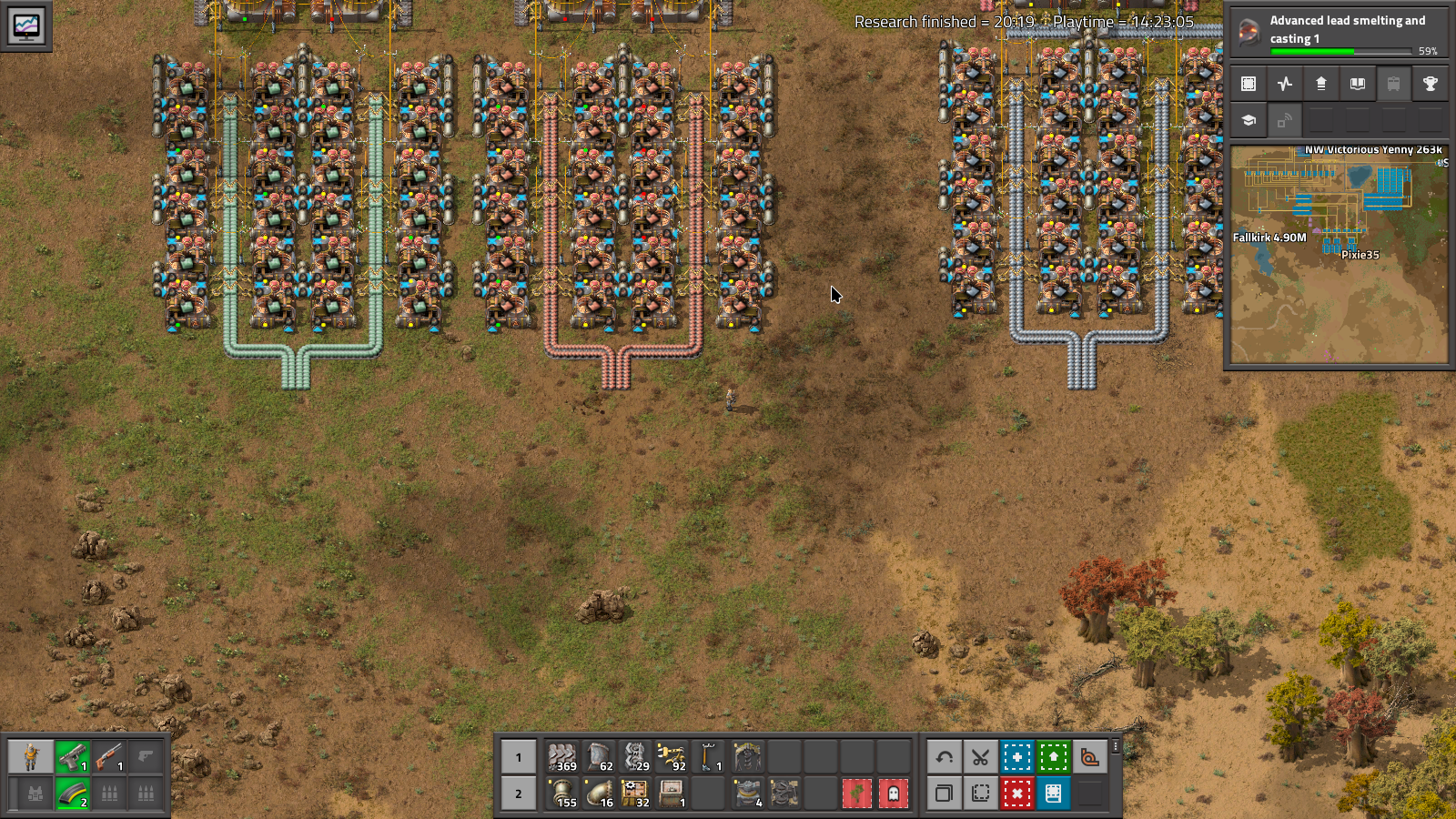Switch to quickbar row 2

click(519, 794)
